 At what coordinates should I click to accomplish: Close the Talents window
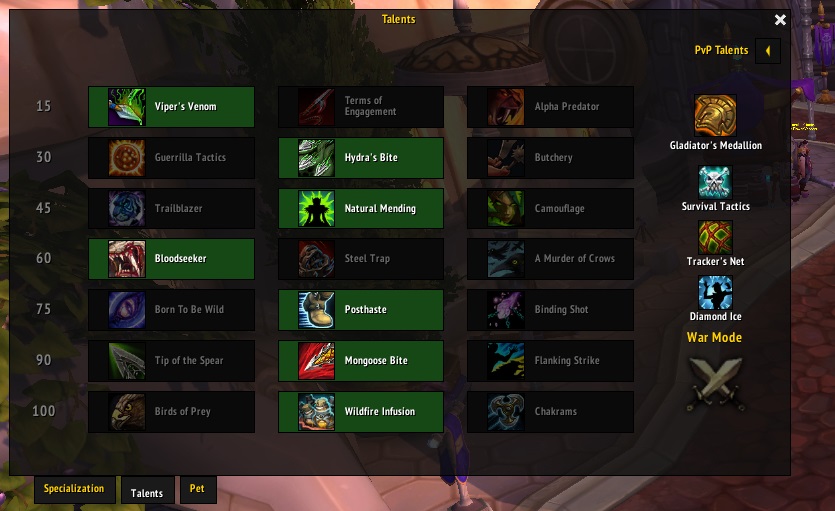780,20
